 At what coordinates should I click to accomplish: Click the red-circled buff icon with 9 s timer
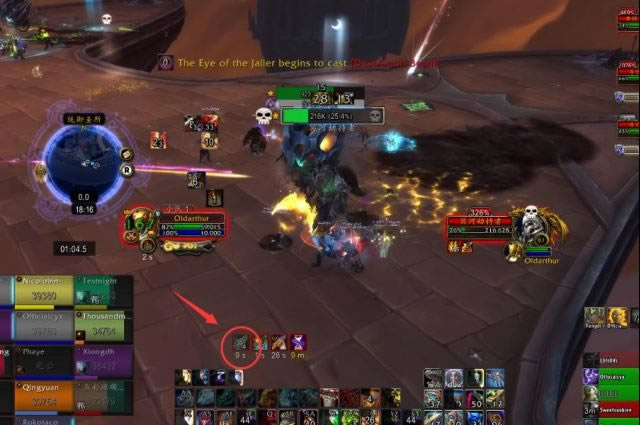240,343
